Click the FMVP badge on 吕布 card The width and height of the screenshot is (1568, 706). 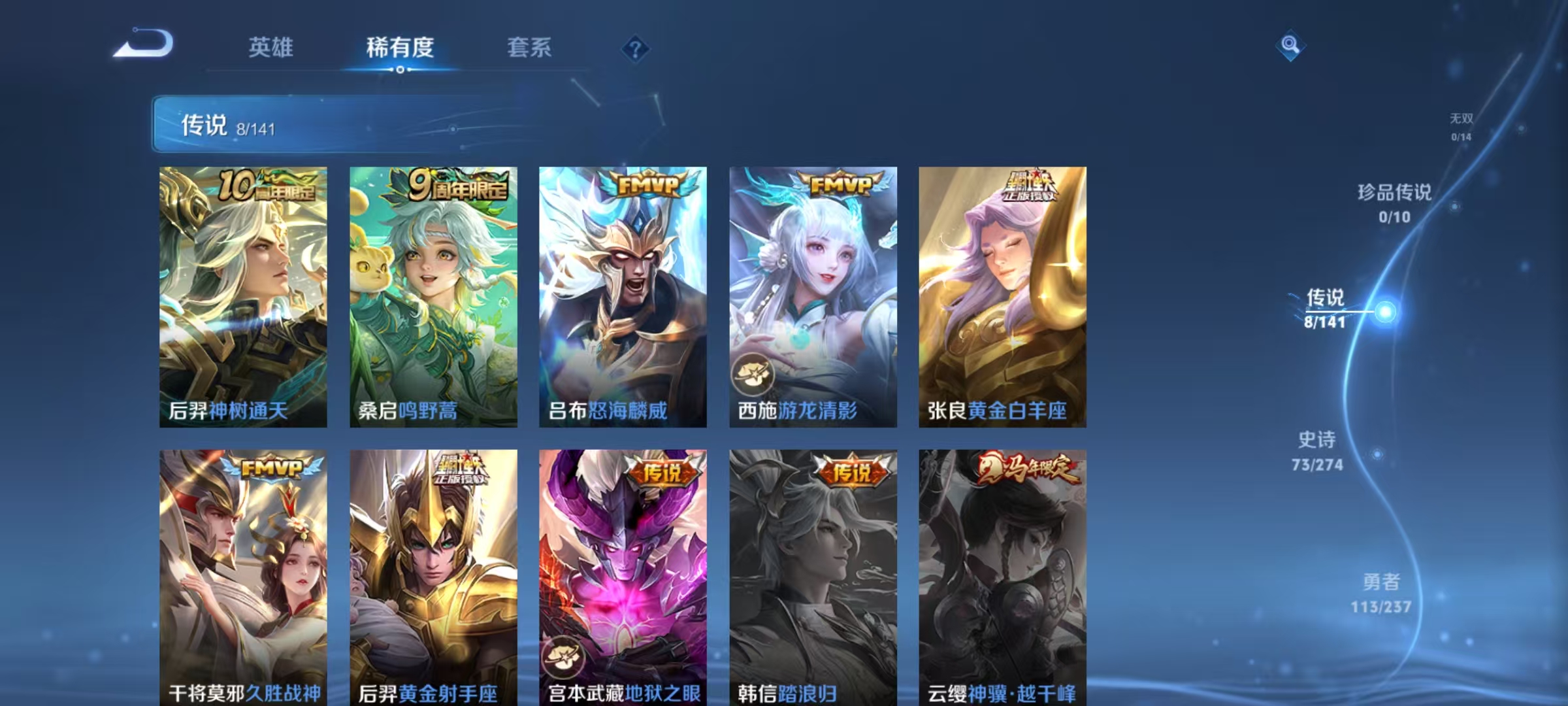(647, 184)
